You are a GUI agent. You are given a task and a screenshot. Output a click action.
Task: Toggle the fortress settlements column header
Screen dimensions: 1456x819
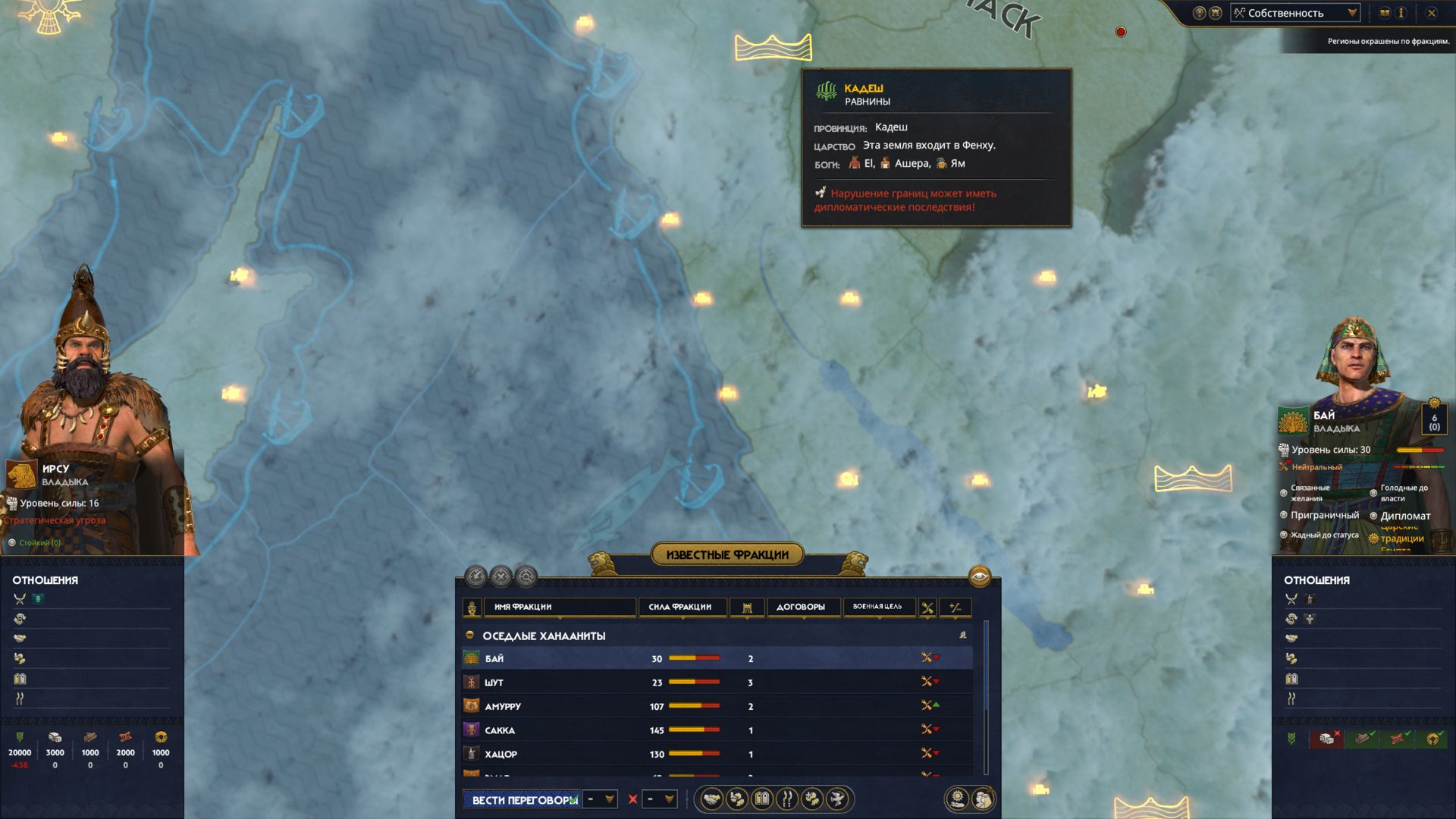click(748, 607)
